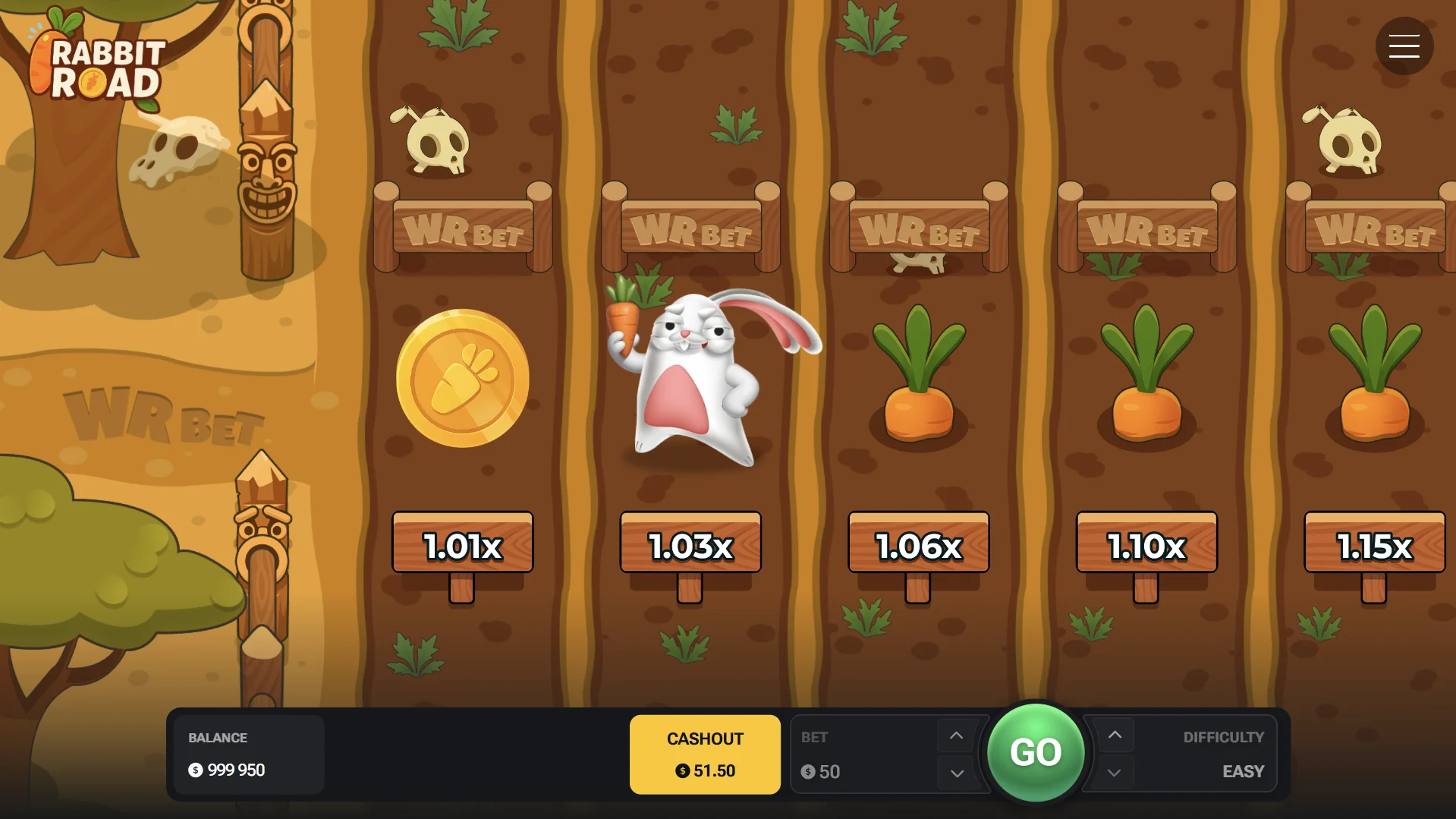This screenshot has width=1456, height=819.
Task: Increase the bet with the up arrow
Action: pyautogui.click(x=955, y=735)
